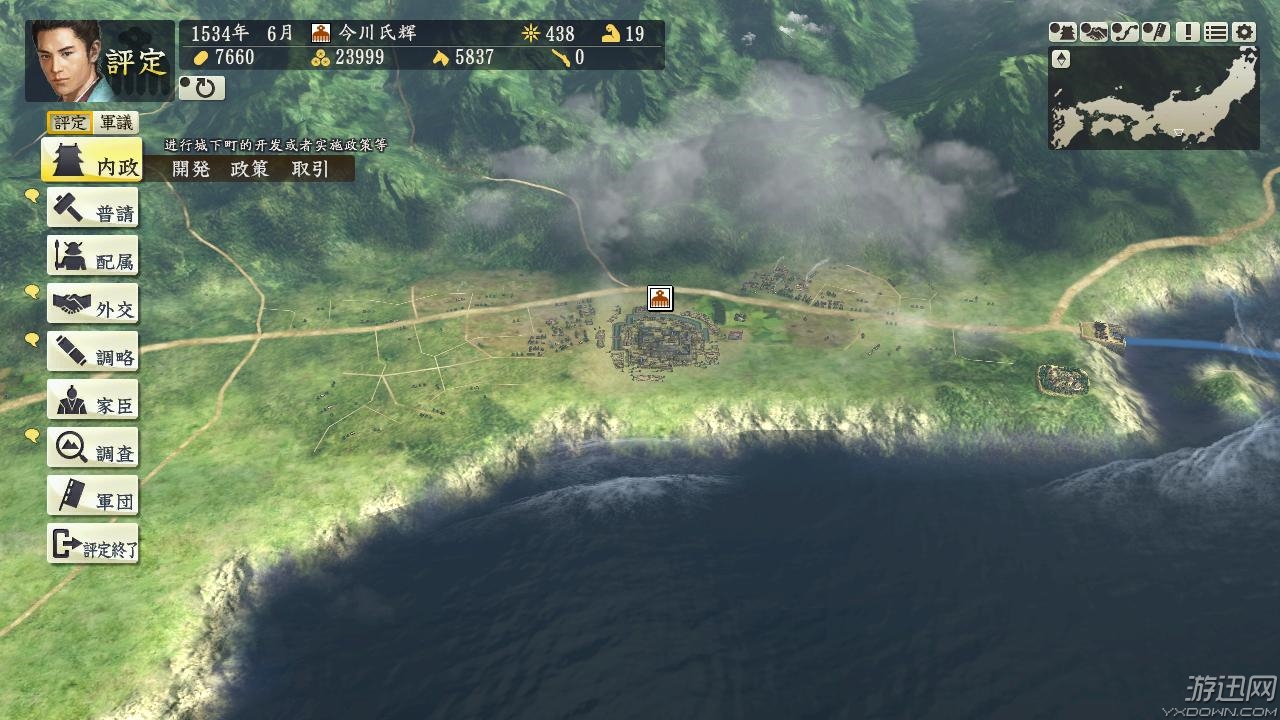The height and width of the screenshot is (720, 1280).
Task: Open the 調略 stratagem menu
Action: (93, 354)
